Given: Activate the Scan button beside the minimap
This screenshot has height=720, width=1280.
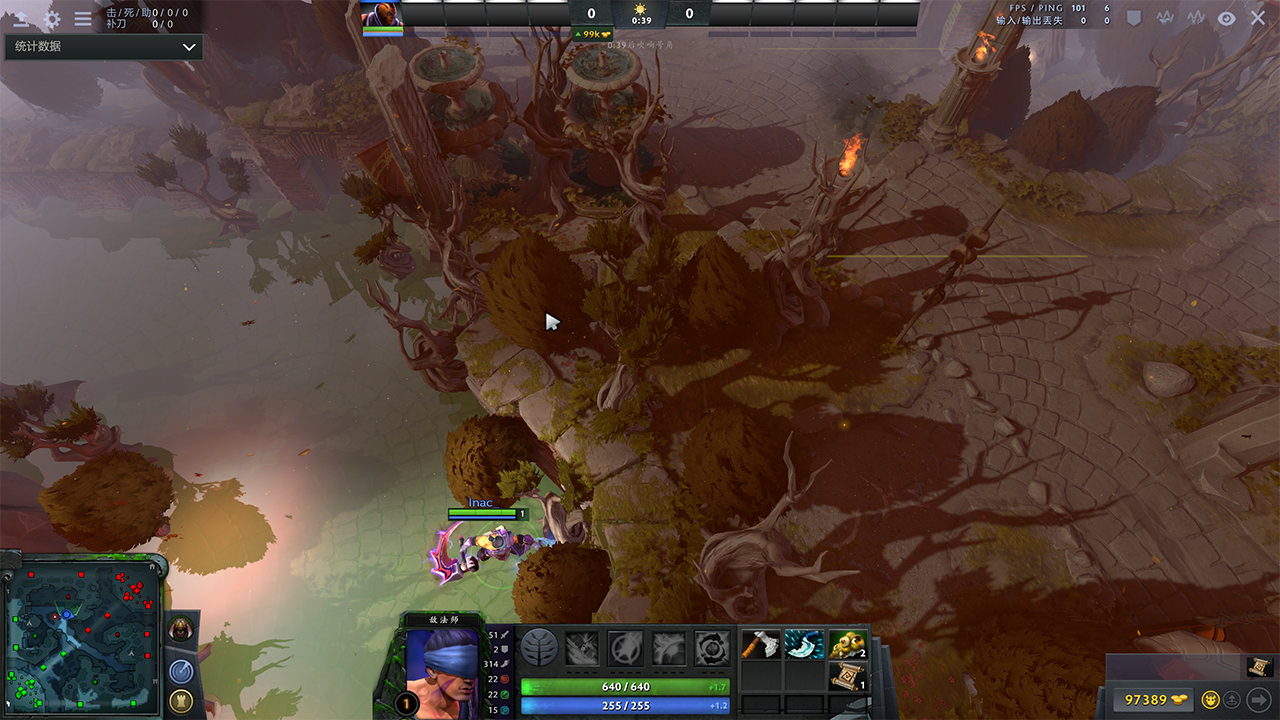Looking at the screenshot, I should coord(181,671).
